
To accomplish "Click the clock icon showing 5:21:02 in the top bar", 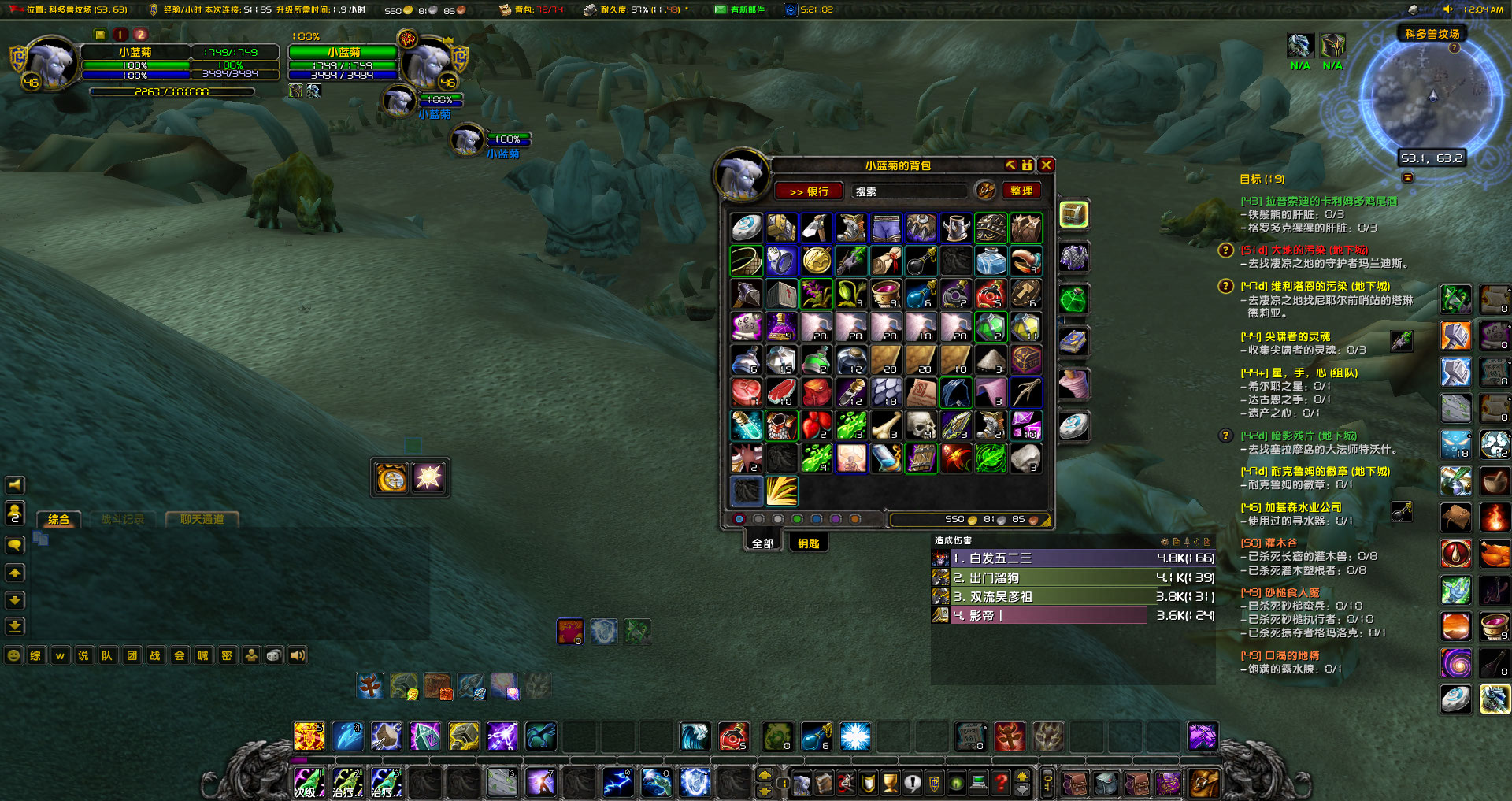I will pos(789,9).
